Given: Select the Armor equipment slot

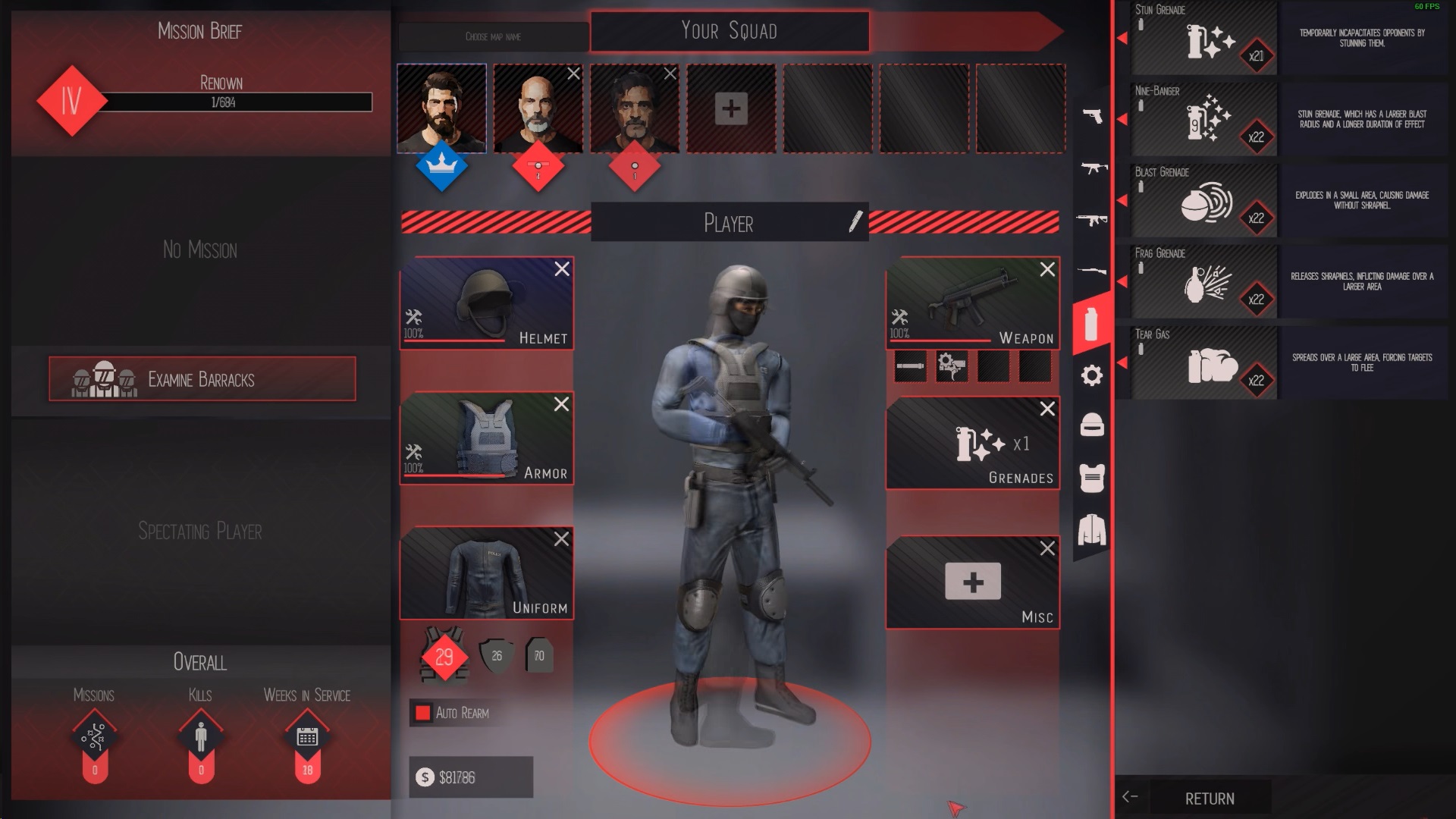Looking at the screenshot, I should pyautogui.click(x=486, y=438).
